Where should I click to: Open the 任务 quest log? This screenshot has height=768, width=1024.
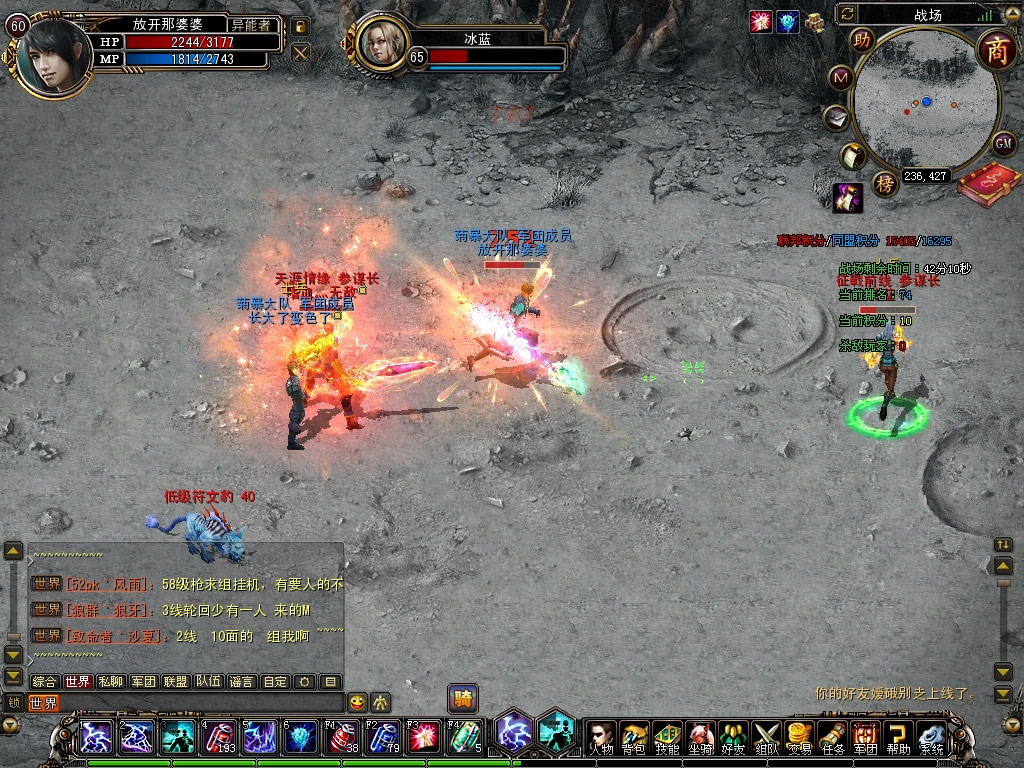[x=832, y=738]
